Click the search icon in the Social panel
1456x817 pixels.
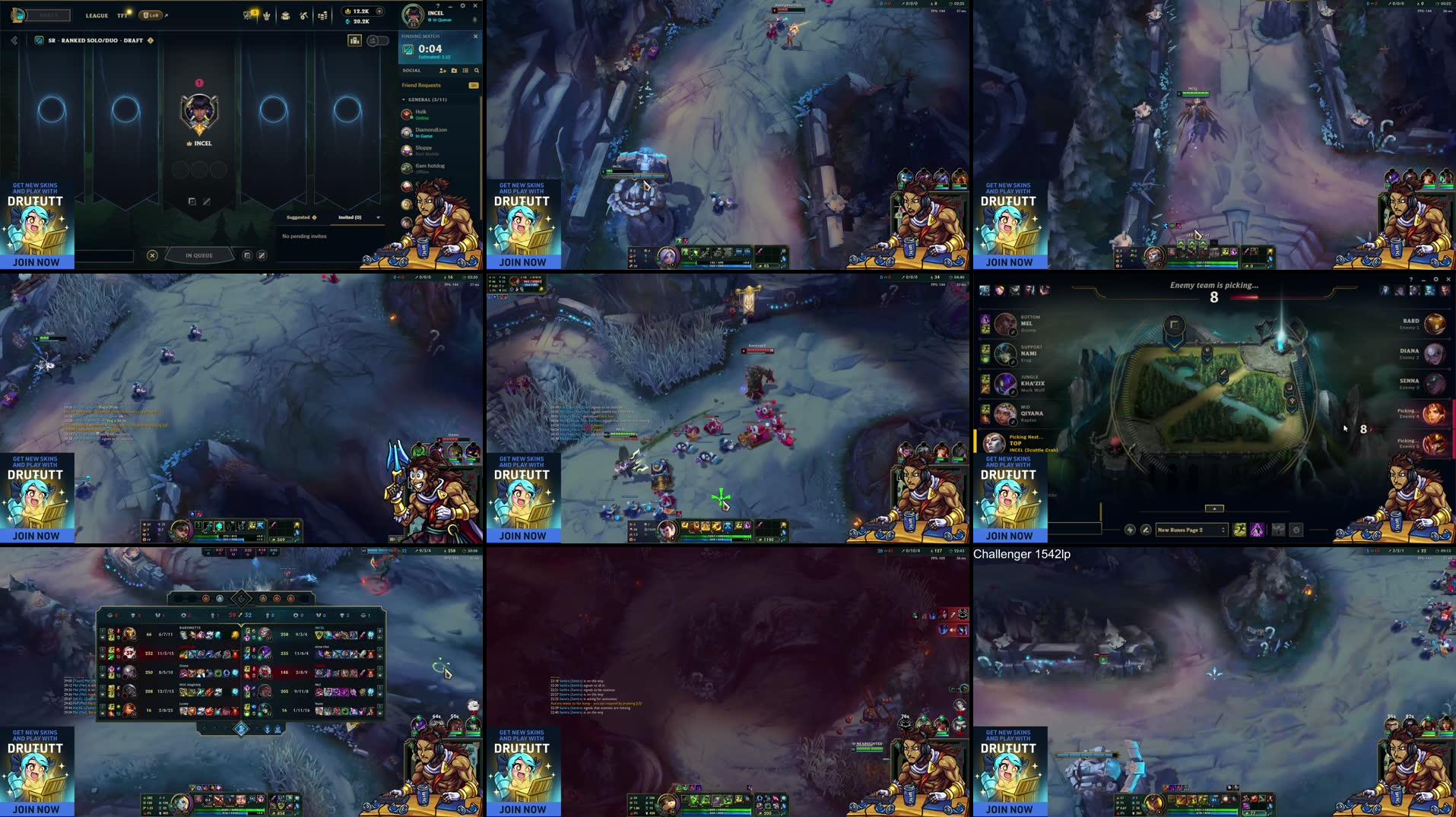click(x=477, y=71)
